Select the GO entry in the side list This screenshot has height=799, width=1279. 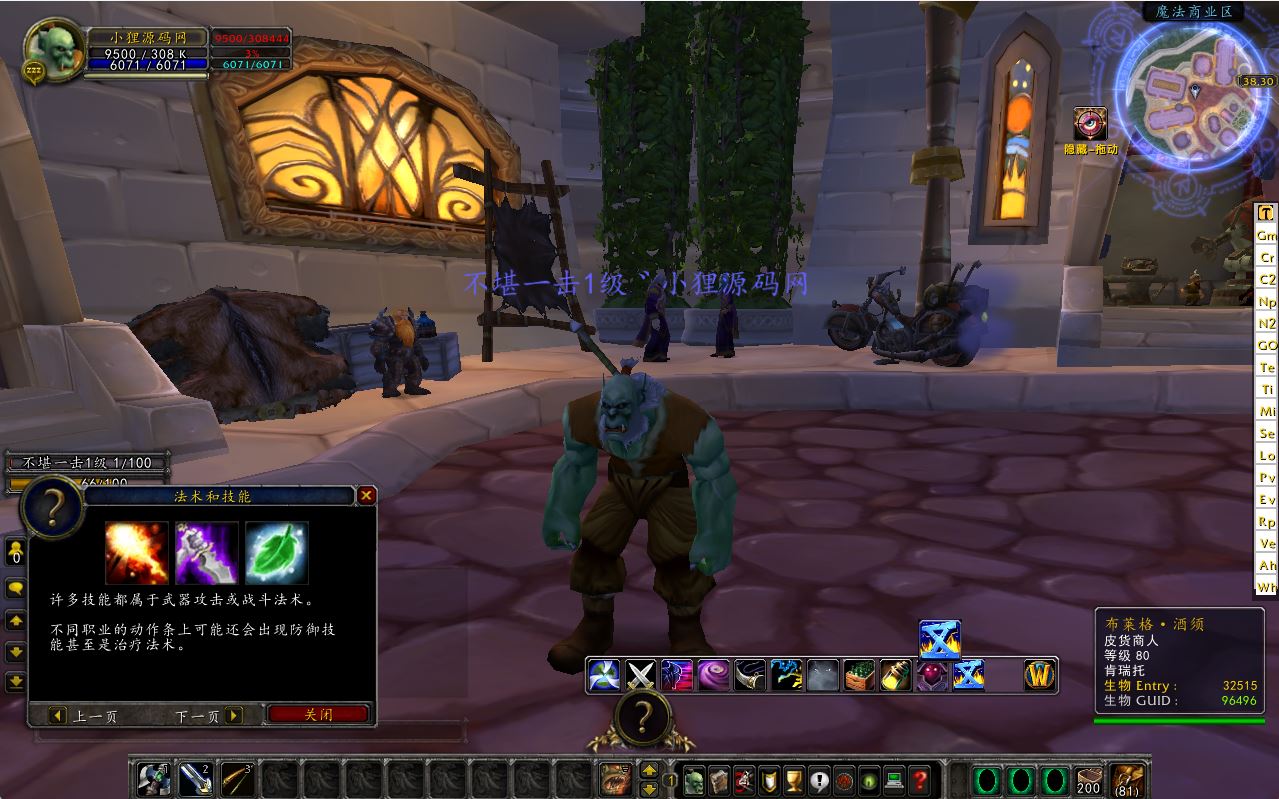[1267, 345]
